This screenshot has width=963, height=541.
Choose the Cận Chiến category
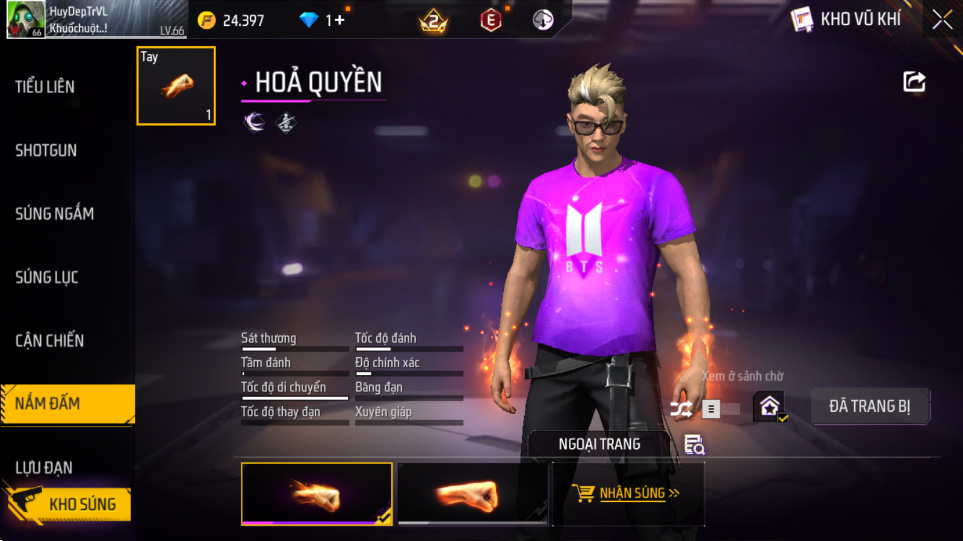pyautogui.click(x=49, y=341)
